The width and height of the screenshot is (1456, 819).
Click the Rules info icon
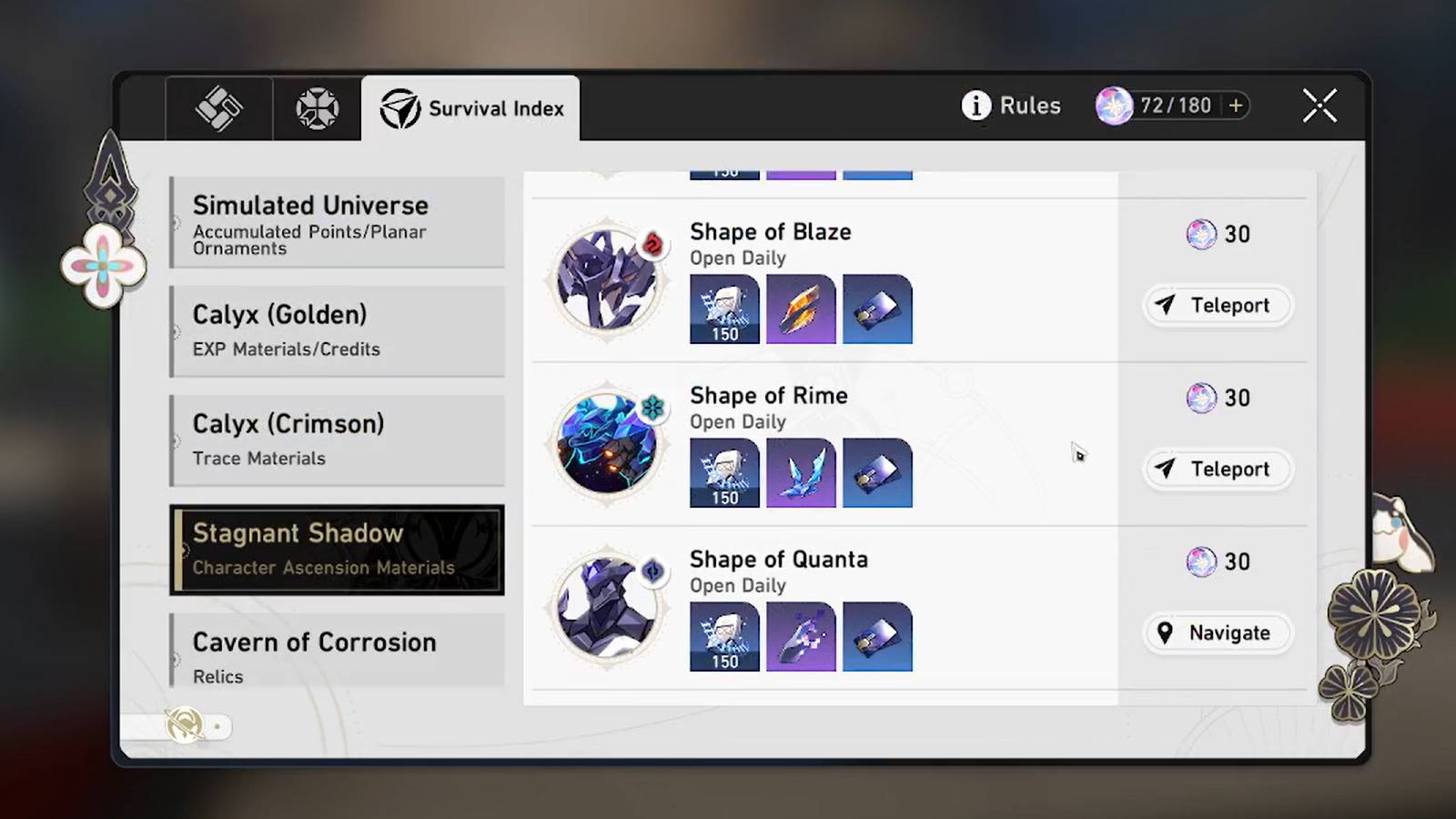click(x=976, y=106)
